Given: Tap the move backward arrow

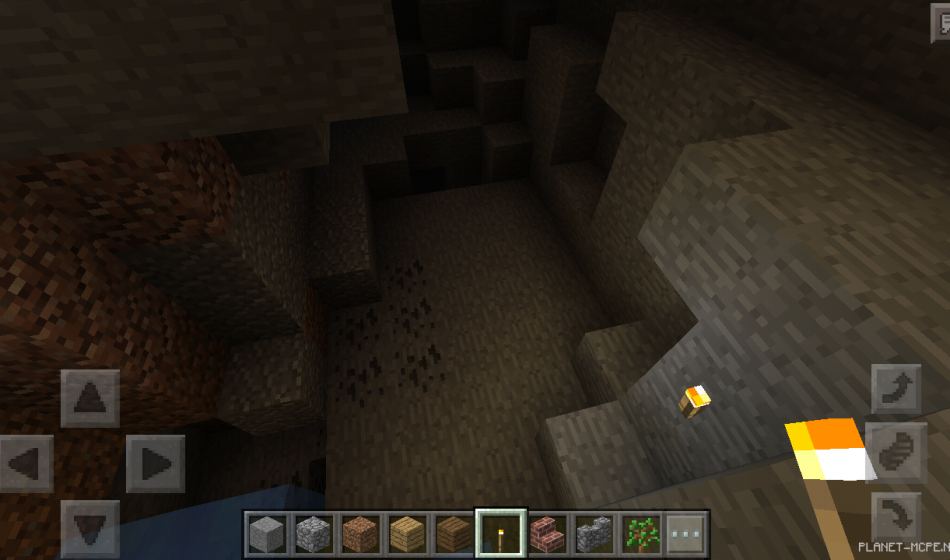Looking at the screenshot, I should pos(90,528).
